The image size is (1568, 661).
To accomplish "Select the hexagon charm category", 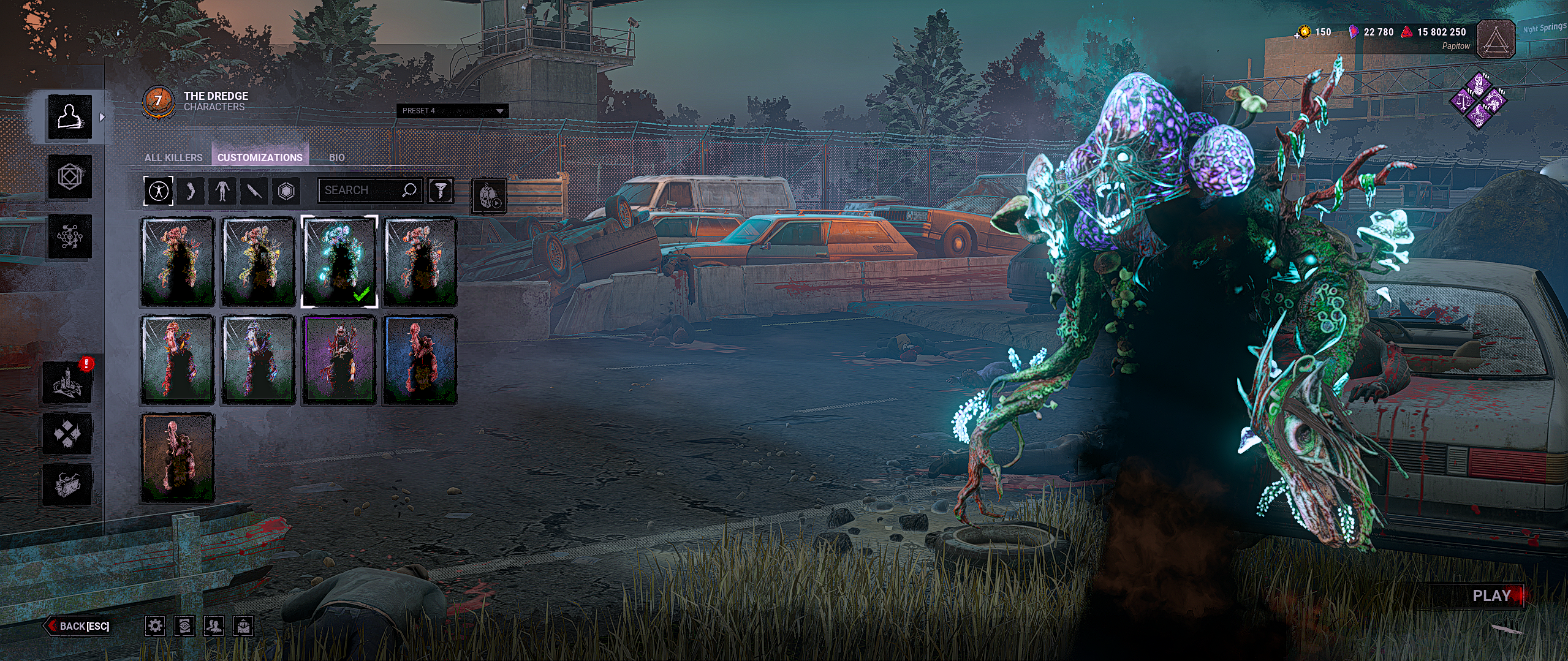I will point(286,191).
